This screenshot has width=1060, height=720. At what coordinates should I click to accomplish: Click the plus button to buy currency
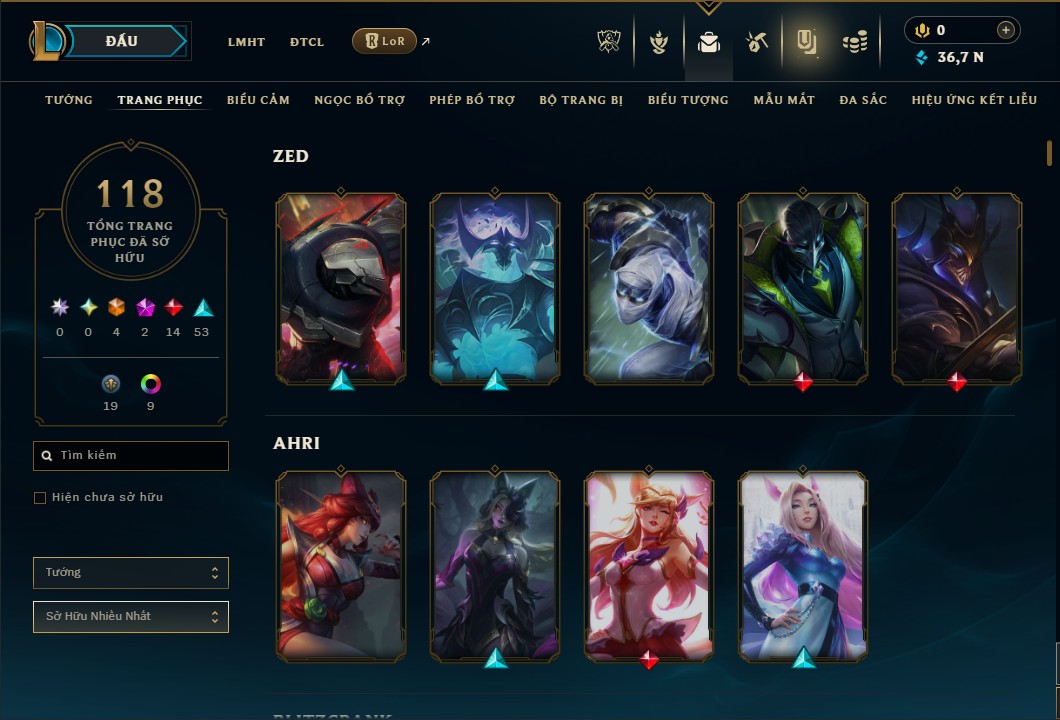coord(1006,30)
